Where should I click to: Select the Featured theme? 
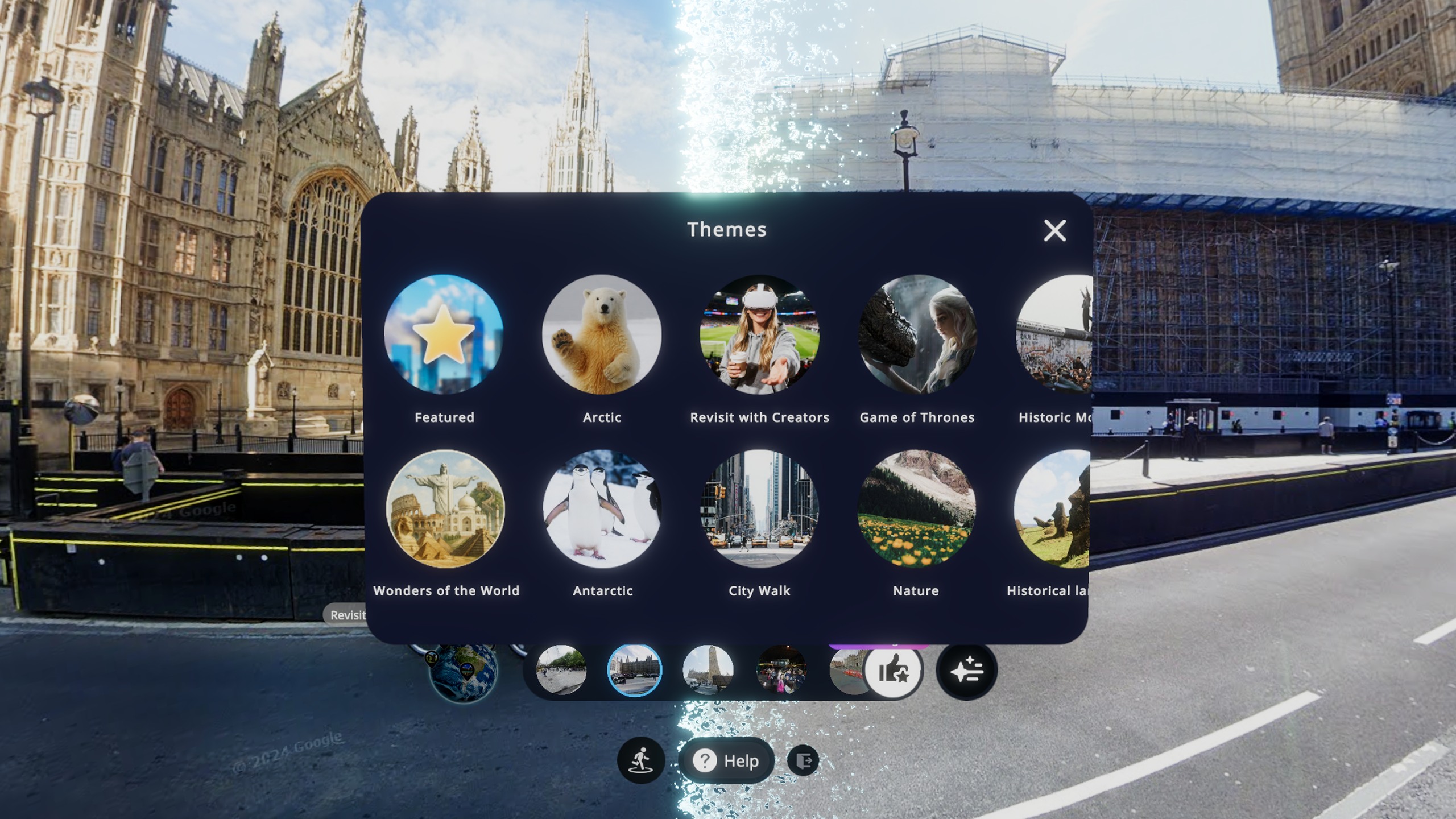[x=444, y=334]
